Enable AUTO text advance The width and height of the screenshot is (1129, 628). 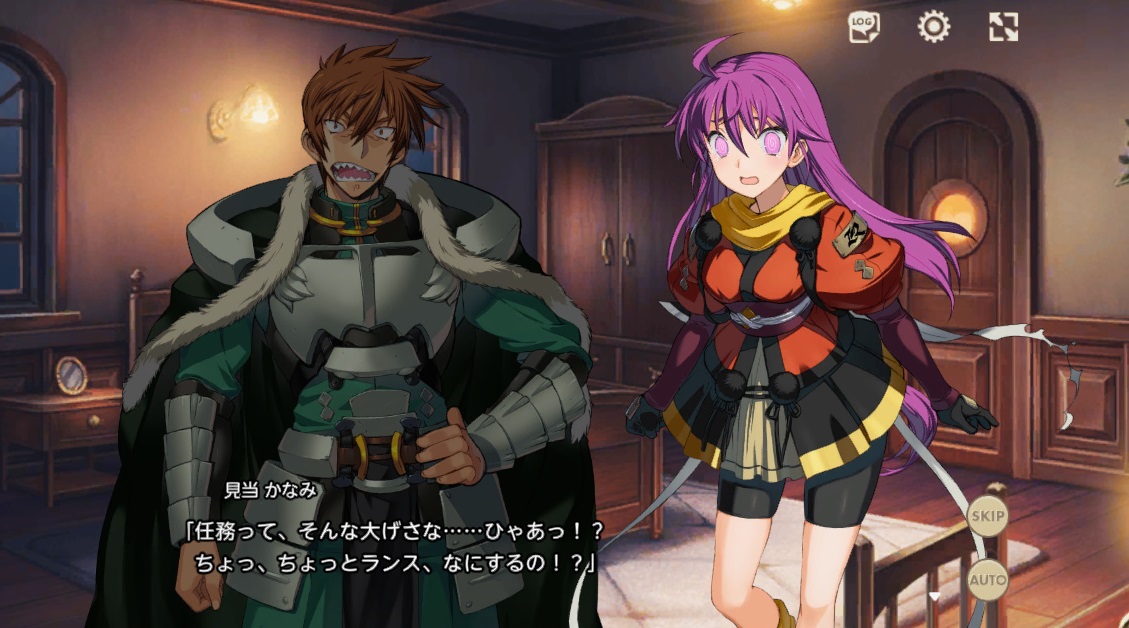pyautogui.click(x=988, y=579)
